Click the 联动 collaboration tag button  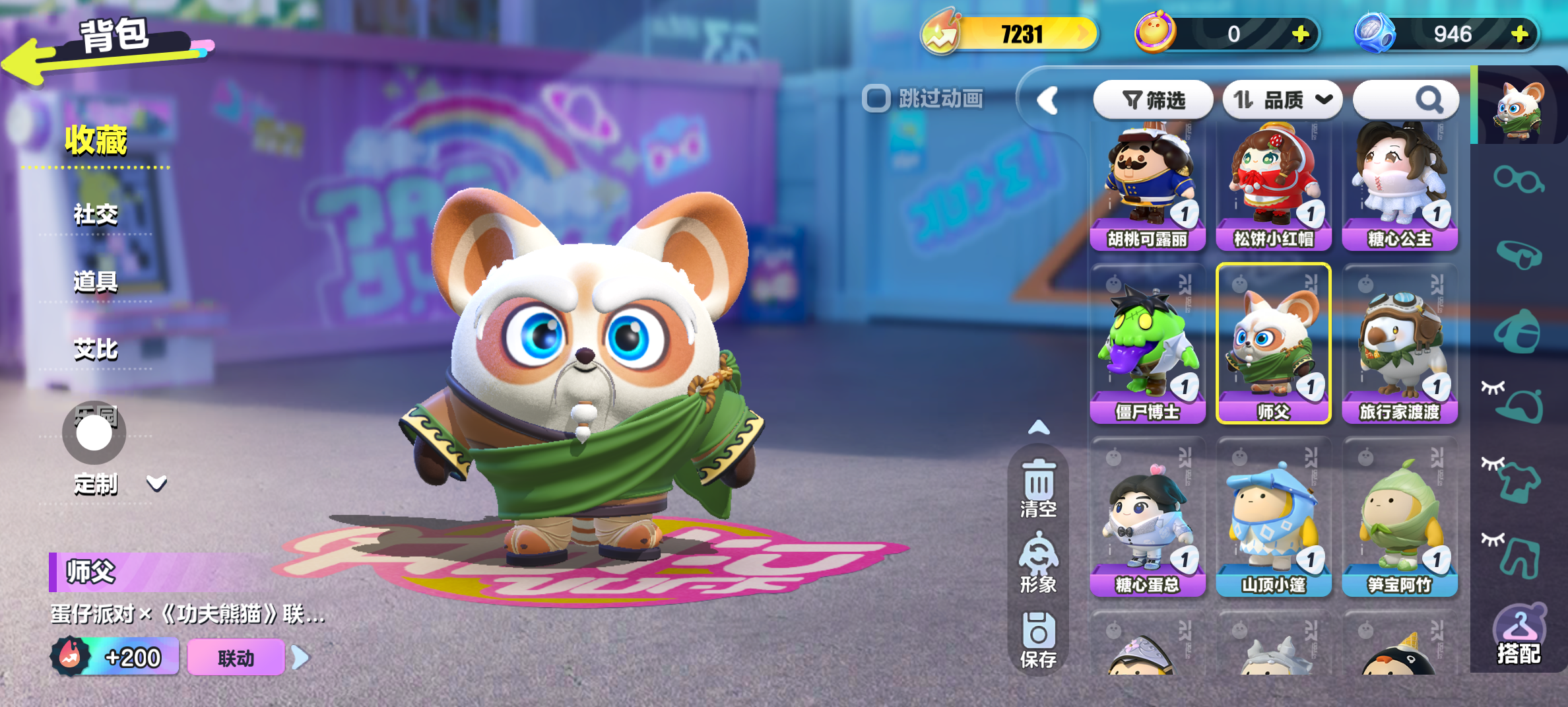point(236,657)
